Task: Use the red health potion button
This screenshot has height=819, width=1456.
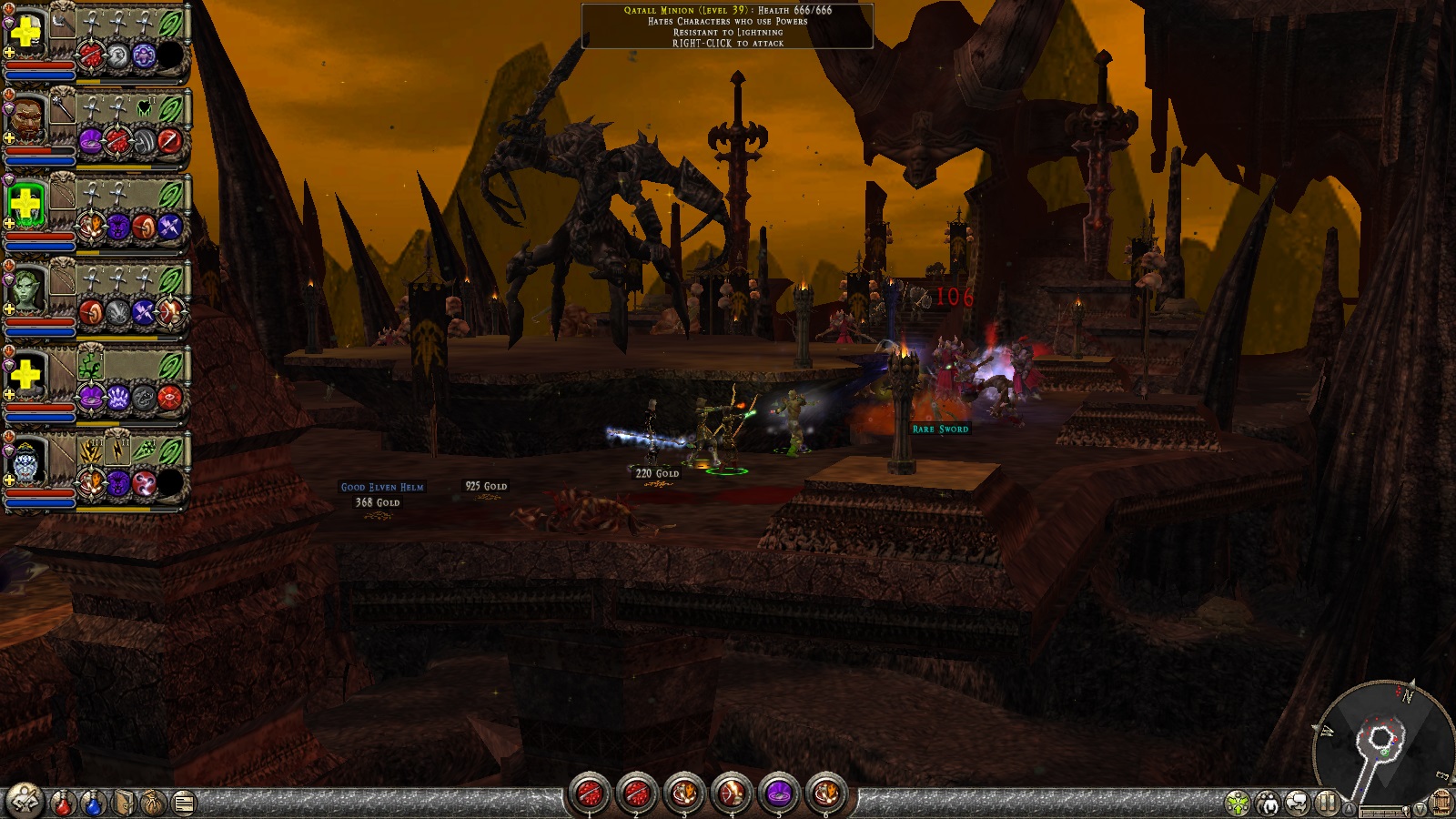Action: [x=63, y=804]
